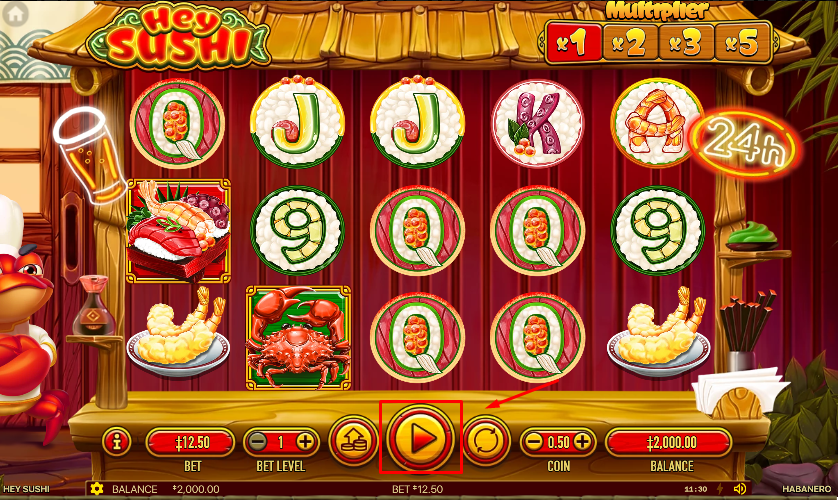
Task: Open settings via the gear icon
Action: (x=97, y=489)
